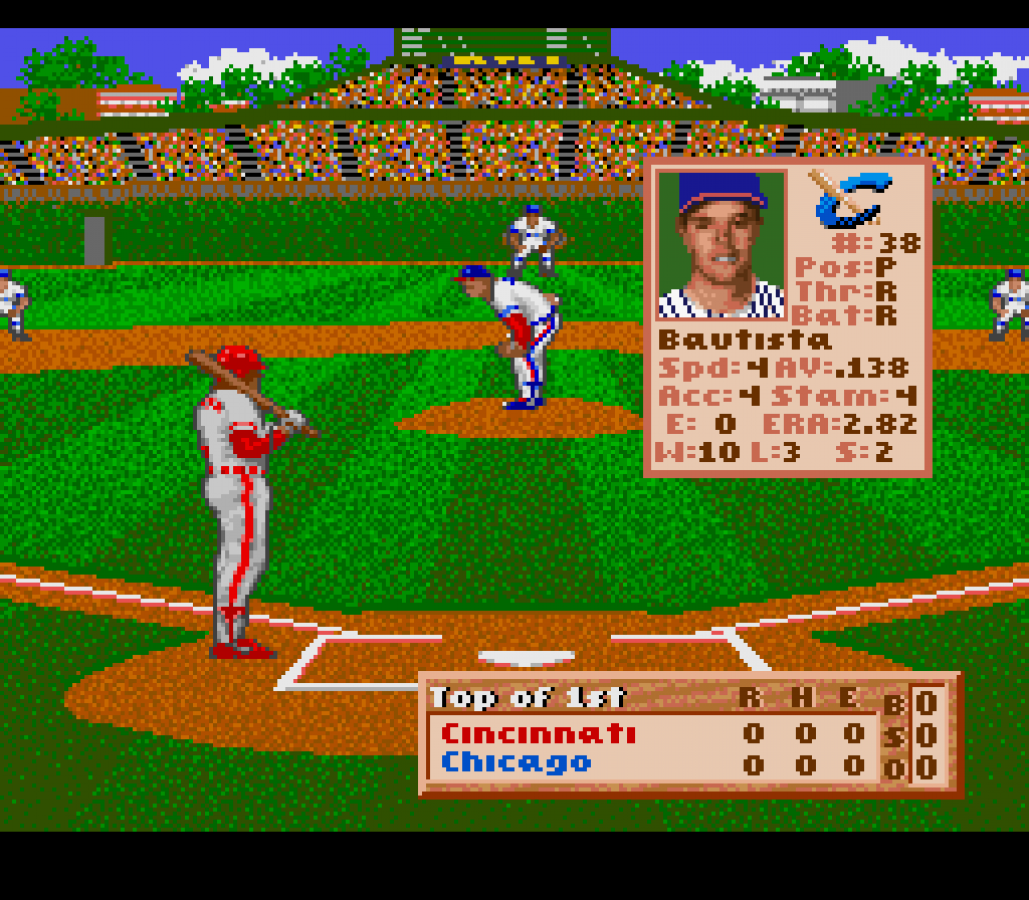
Task: Click Bautista's pitcher portrait
Action: (721, 244)
